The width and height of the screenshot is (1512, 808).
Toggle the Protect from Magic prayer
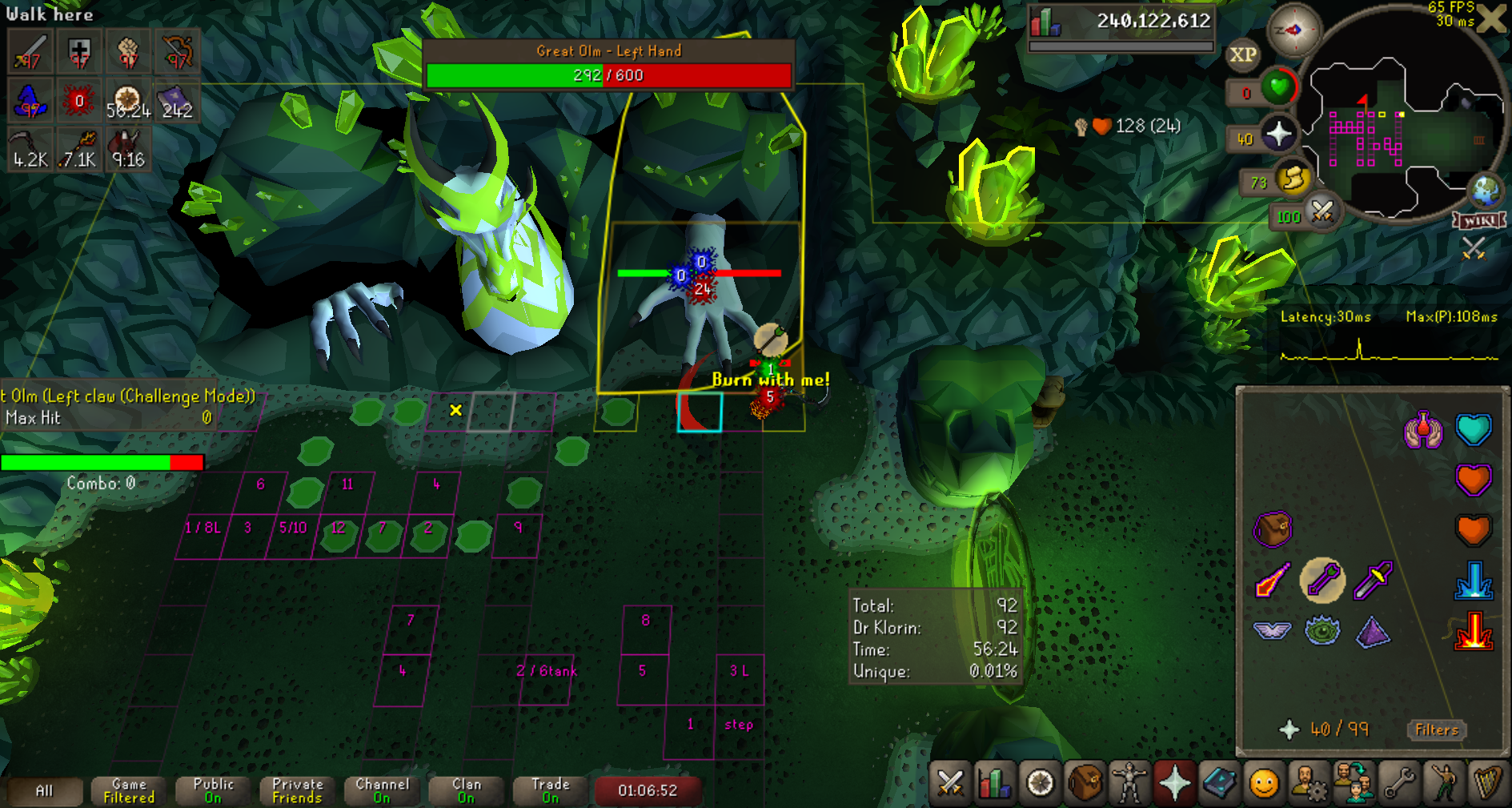point(1273,580)
